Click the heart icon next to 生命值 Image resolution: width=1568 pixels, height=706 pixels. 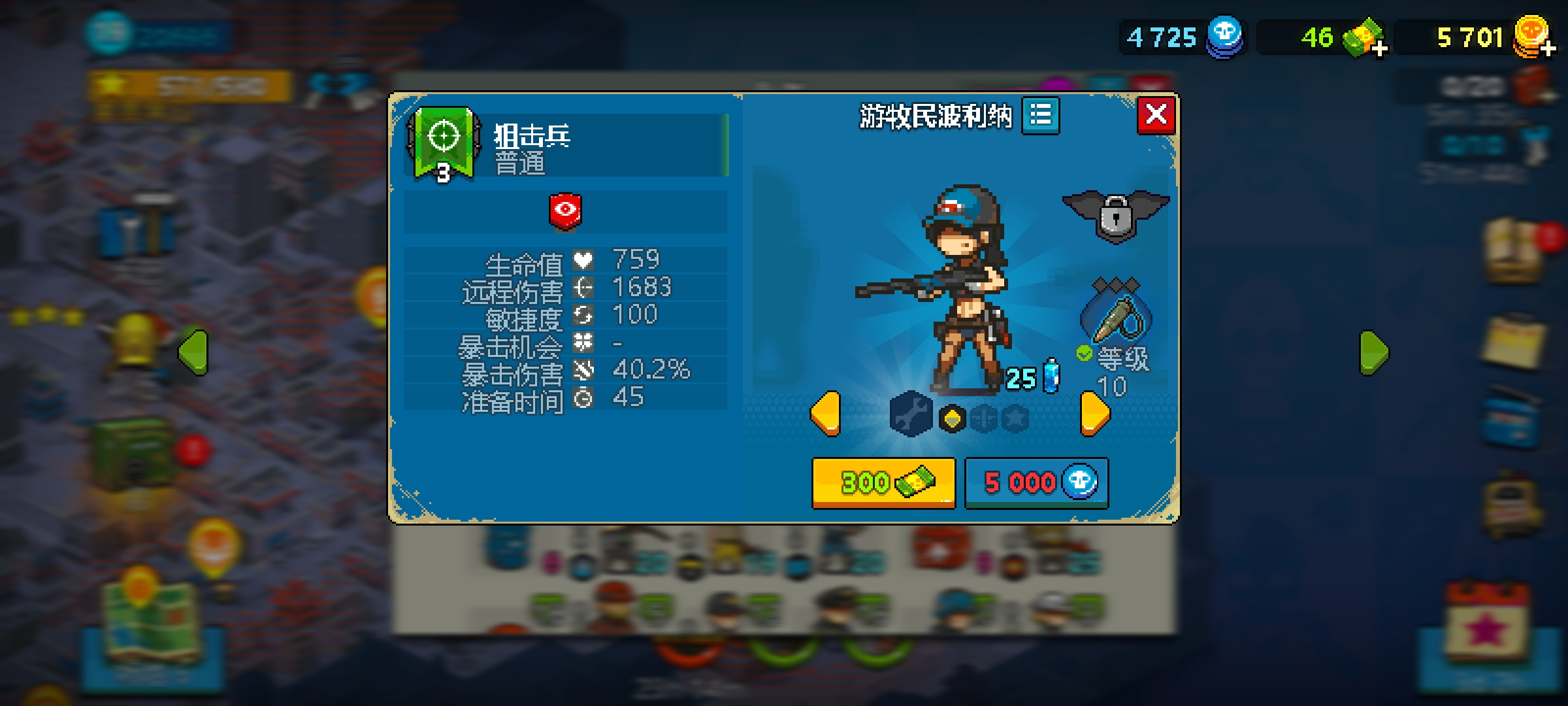[x=584, y=260]
